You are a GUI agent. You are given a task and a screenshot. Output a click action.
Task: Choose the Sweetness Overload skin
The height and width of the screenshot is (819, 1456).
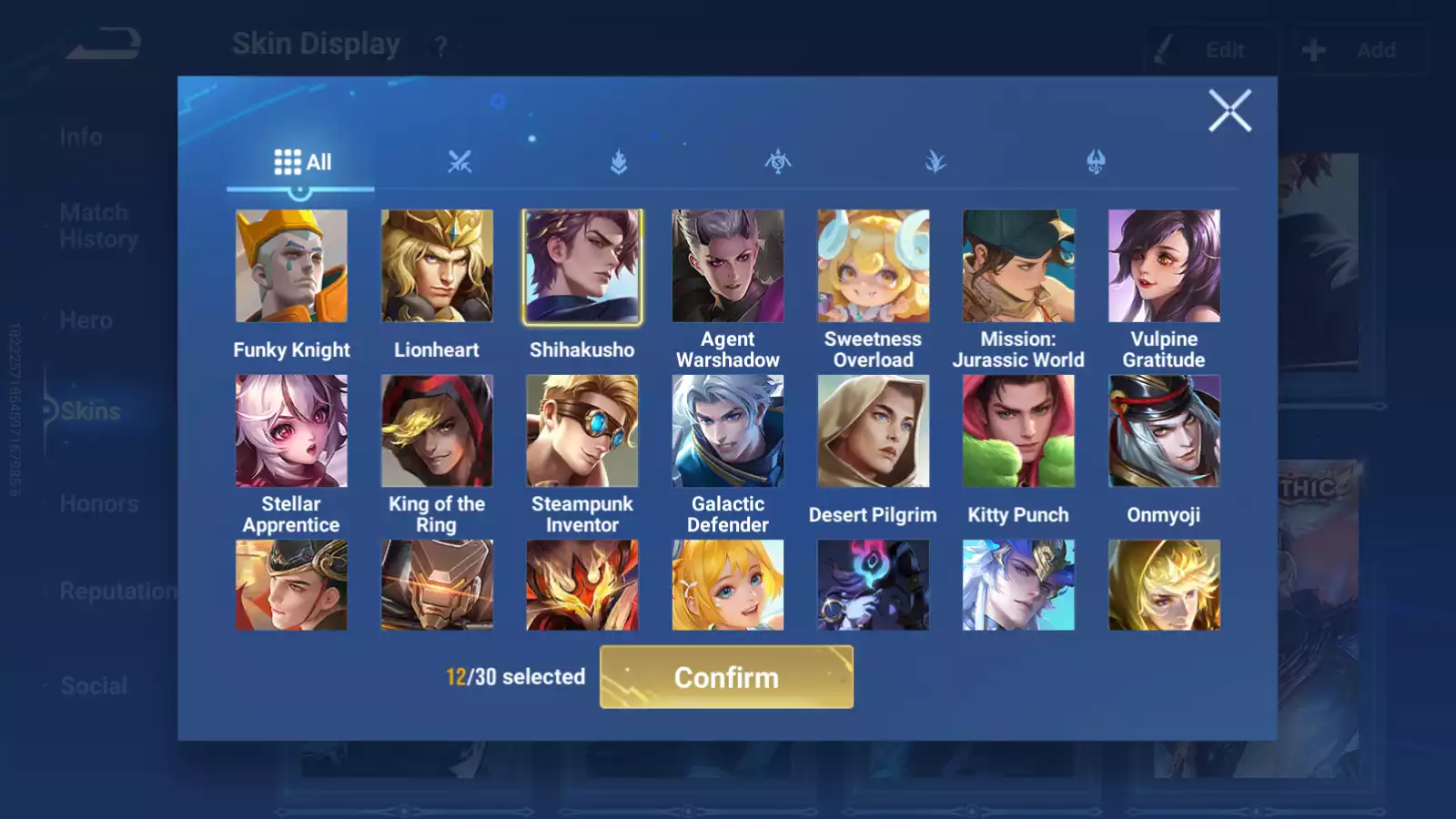click(873, 266)
